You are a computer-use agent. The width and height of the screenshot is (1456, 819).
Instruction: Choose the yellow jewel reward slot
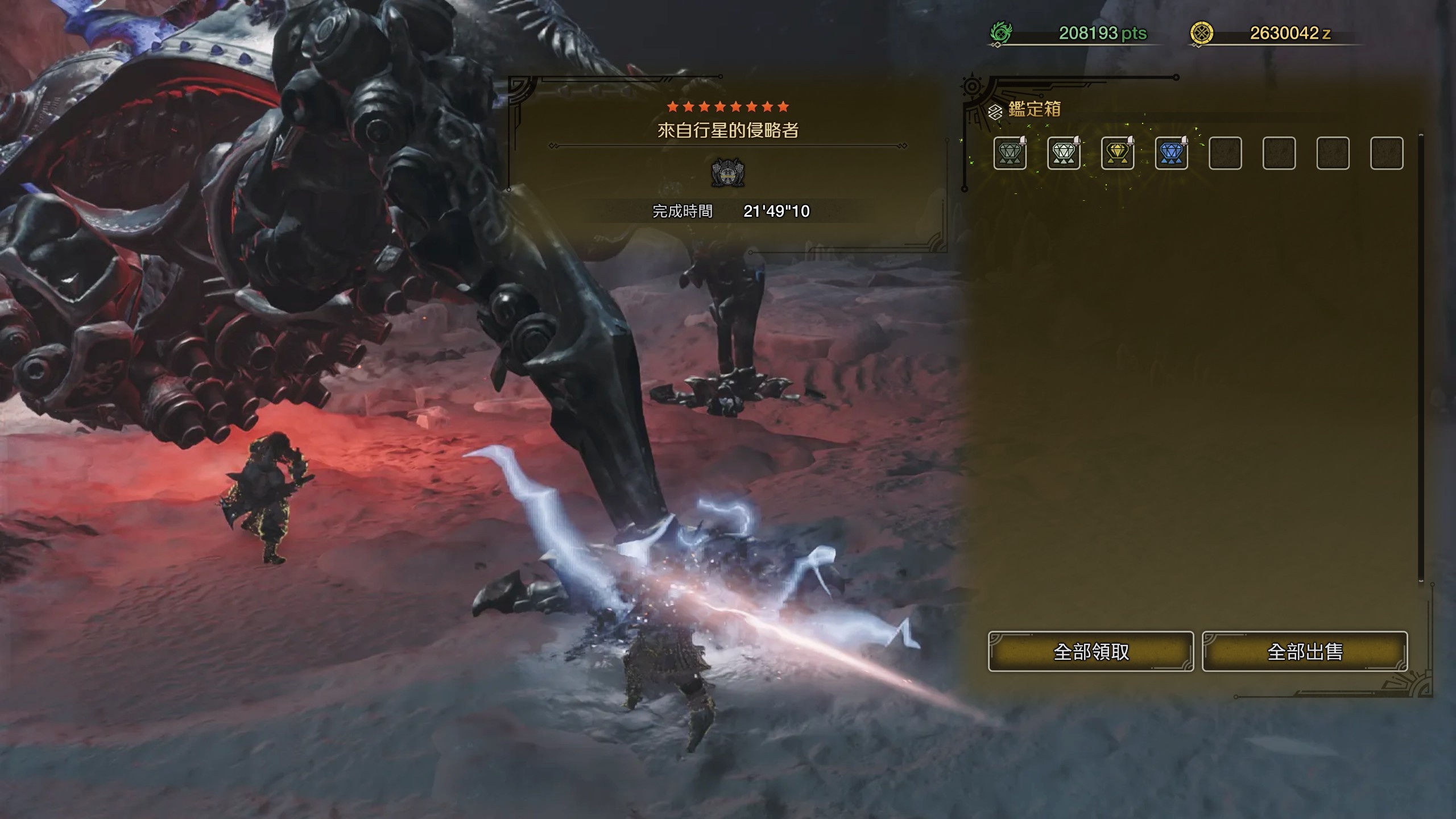pos(1118,153)
